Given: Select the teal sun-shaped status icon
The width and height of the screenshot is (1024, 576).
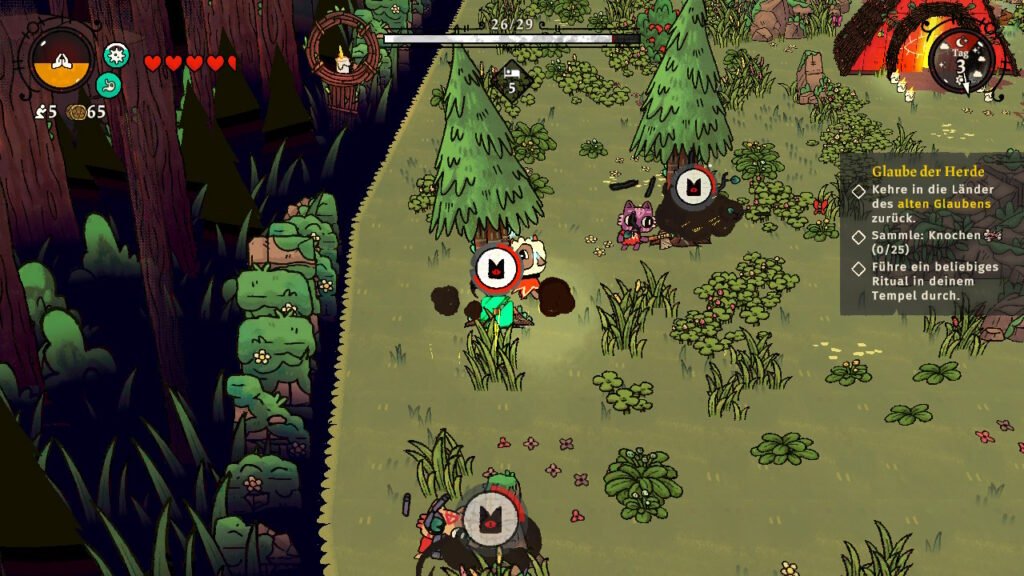Looking at the screenshot, I should click(116, 55).
